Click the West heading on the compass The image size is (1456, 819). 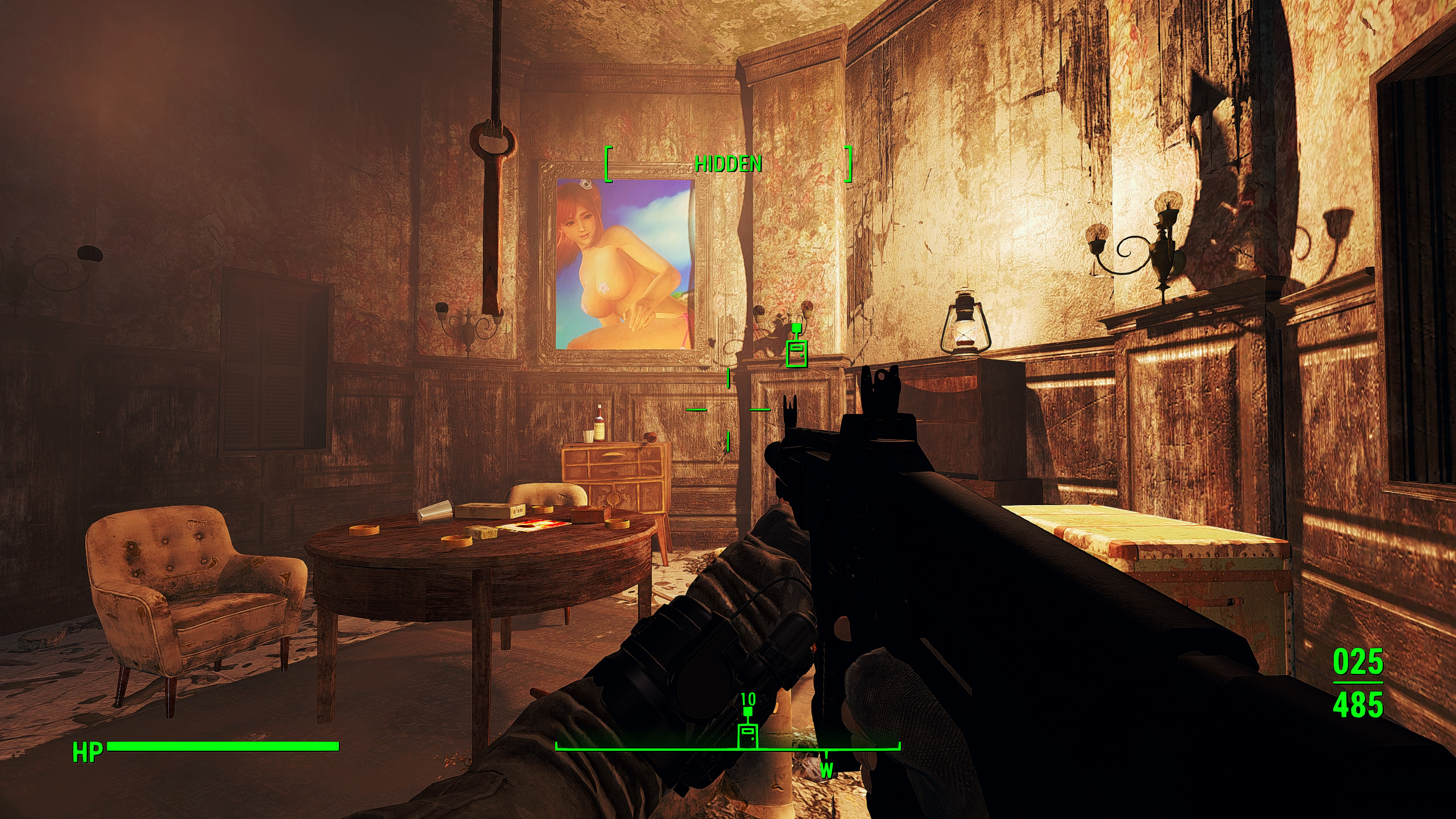coord(826,771)
